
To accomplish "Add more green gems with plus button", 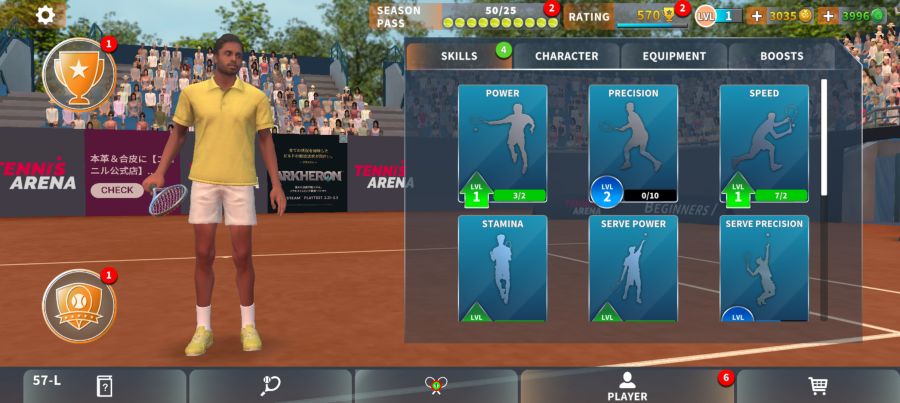I will point(827,16).
